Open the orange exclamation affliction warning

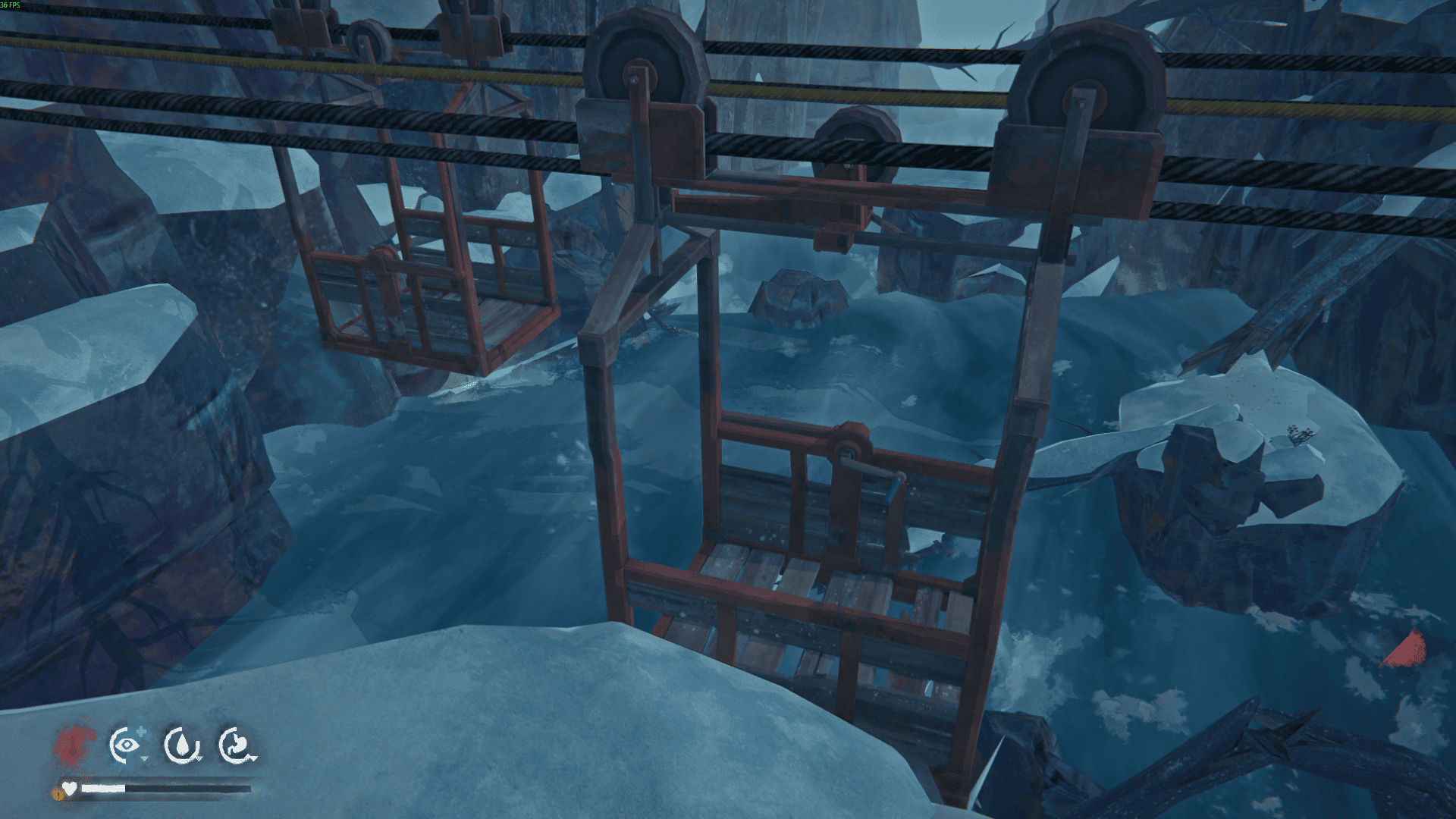[58, 794]
